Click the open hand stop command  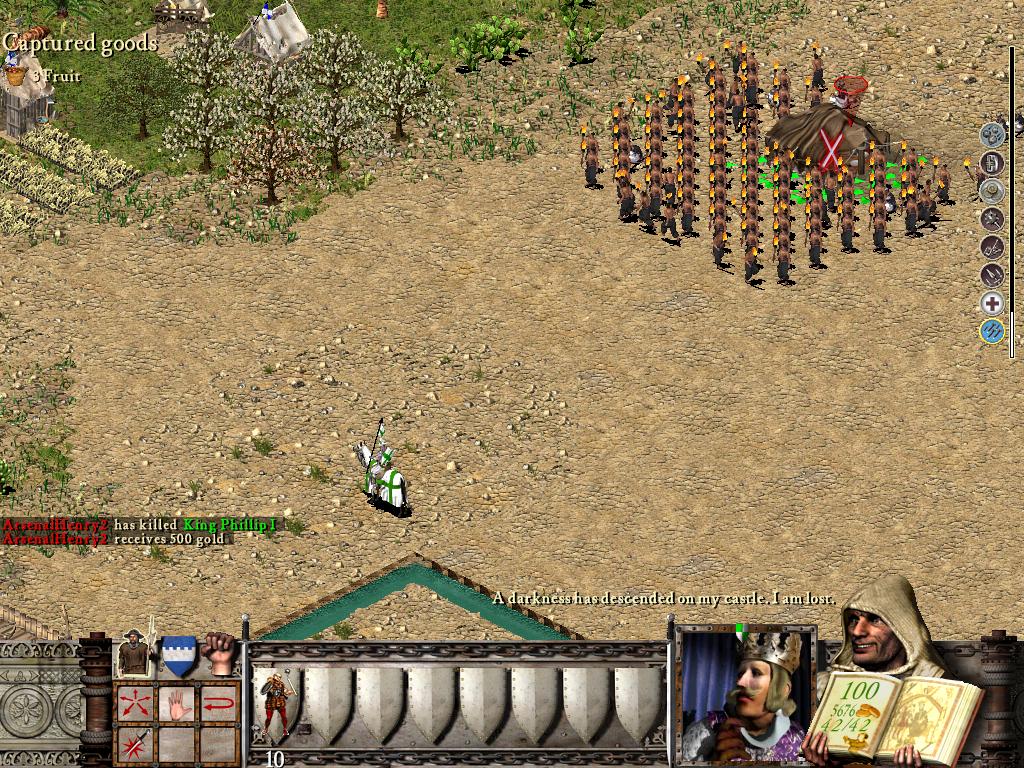click(178, 703)
